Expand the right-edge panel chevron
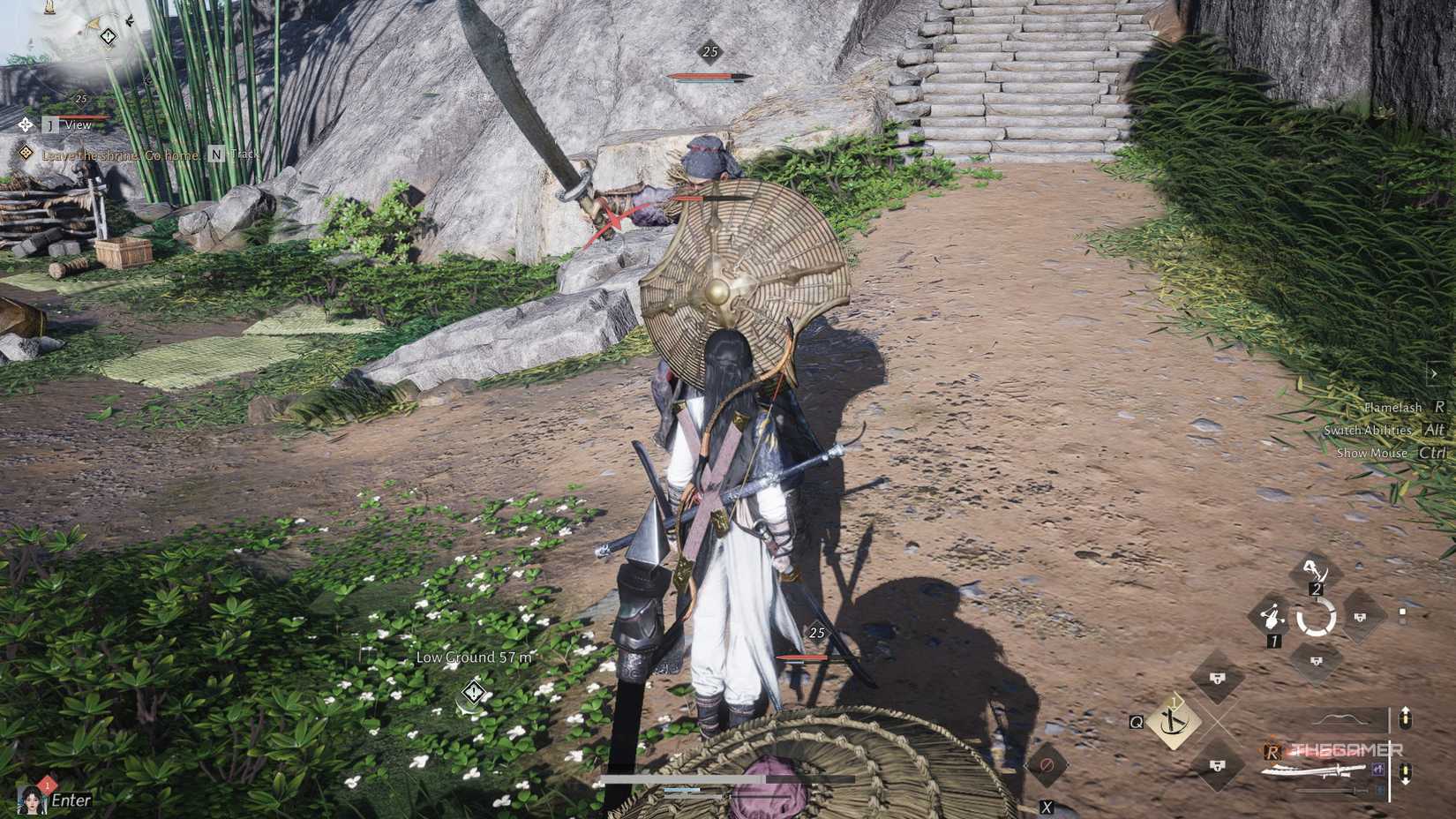This screenshot has height=819, width=1456. (x=1435, y=373)
